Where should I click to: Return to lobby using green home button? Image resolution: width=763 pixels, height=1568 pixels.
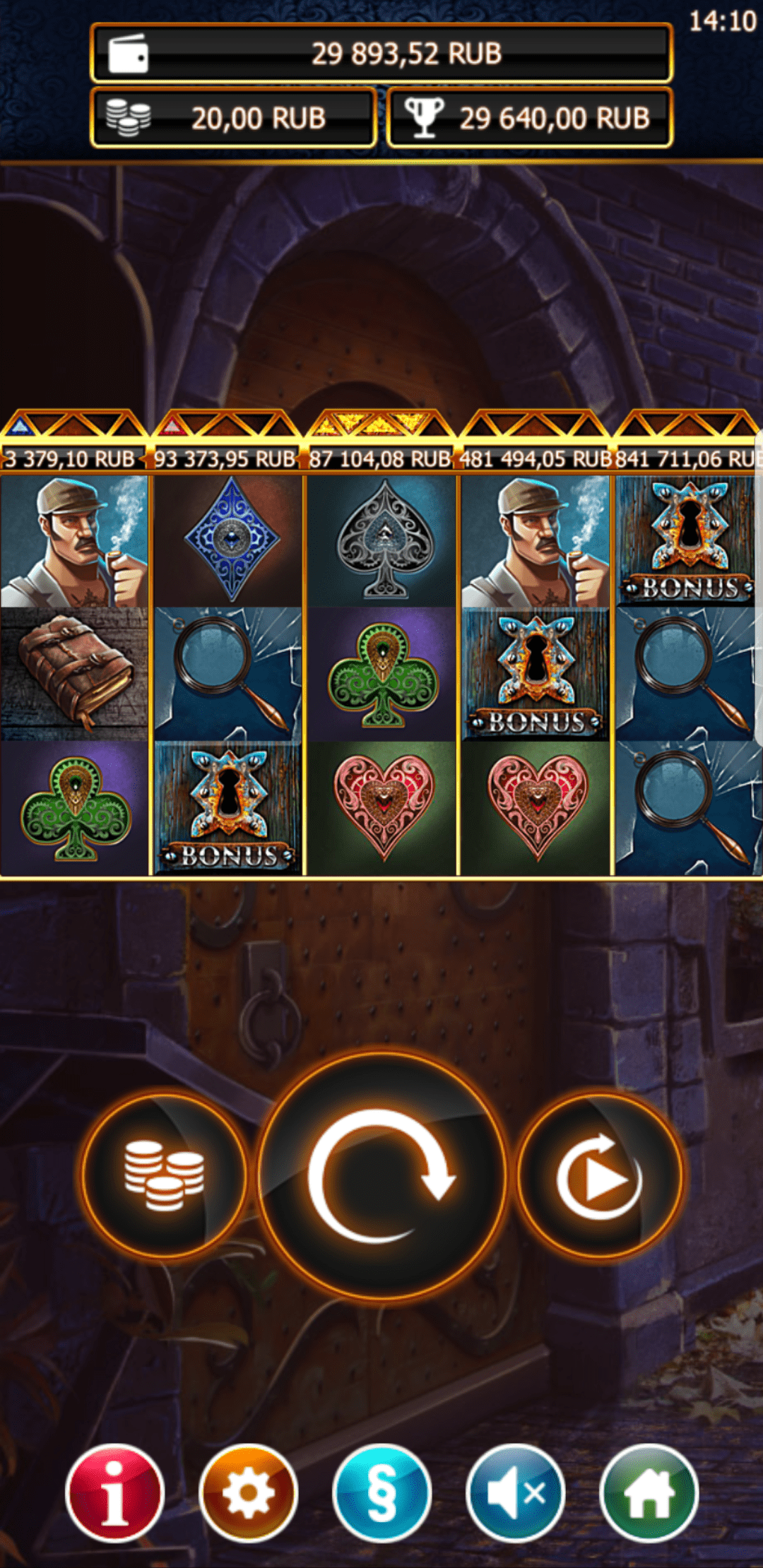click(649, 1493)
